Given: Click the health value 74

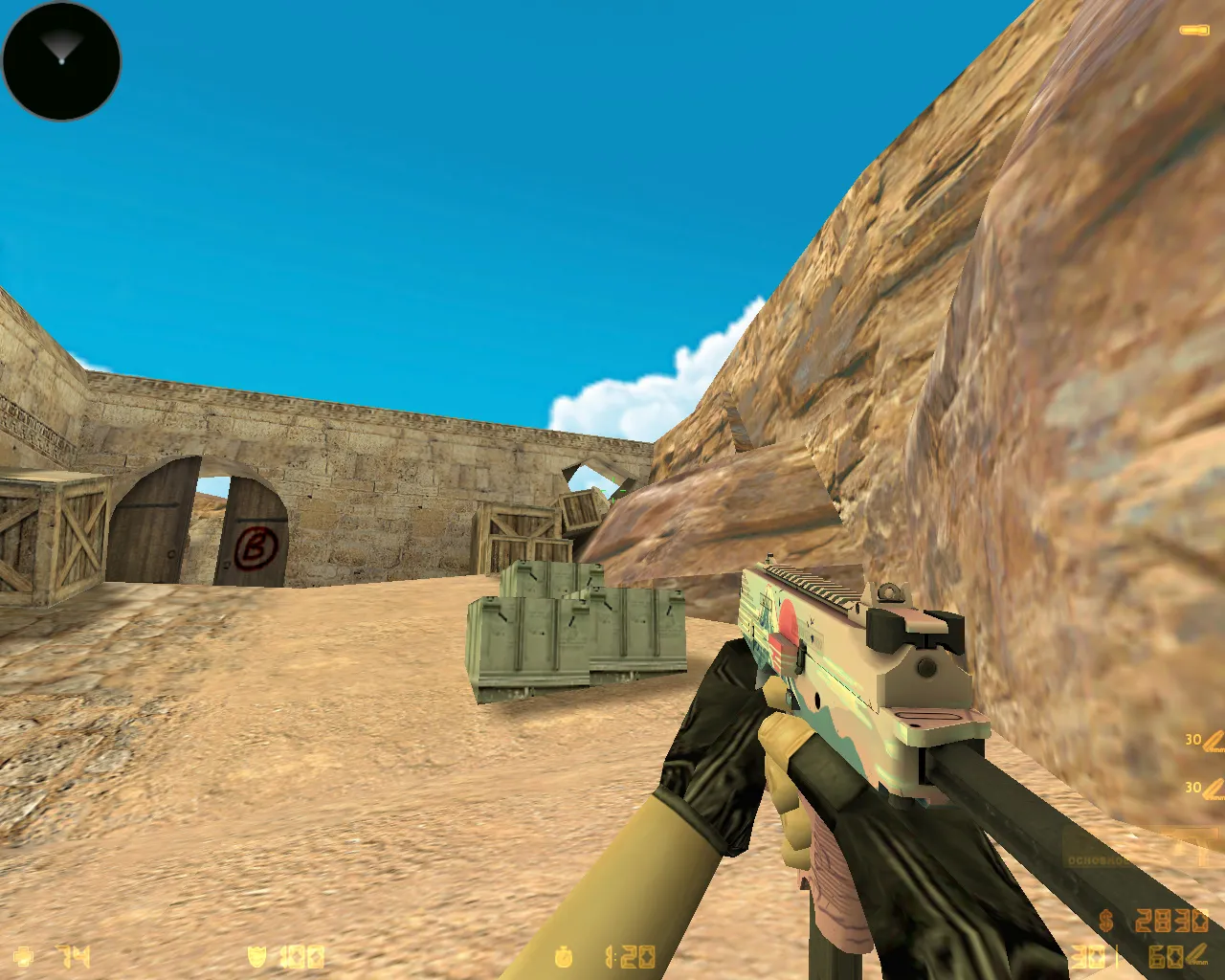Looking at the screenshot, I should [x=72, y=955].
